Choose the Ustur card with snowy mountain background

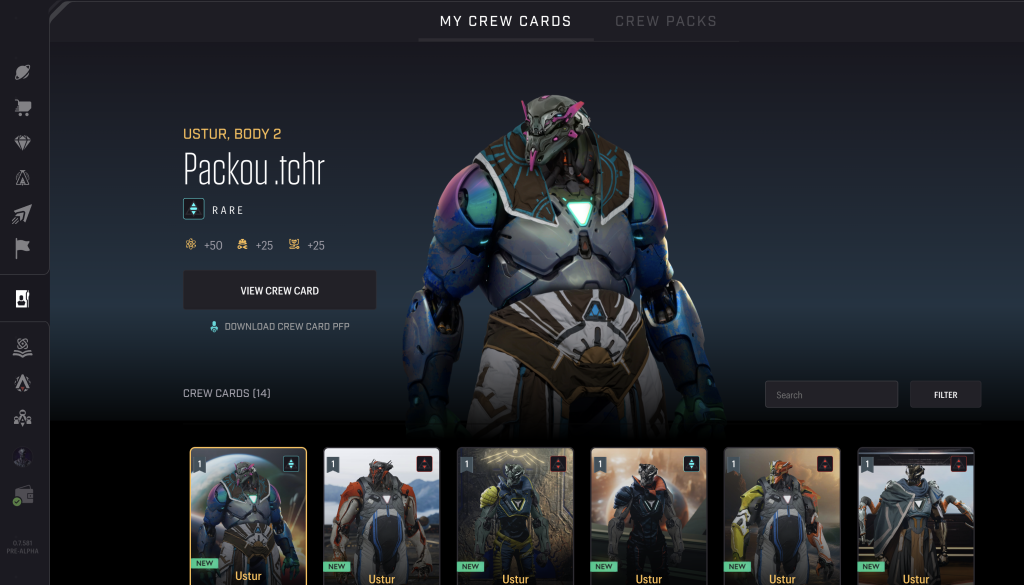(381, 515)
